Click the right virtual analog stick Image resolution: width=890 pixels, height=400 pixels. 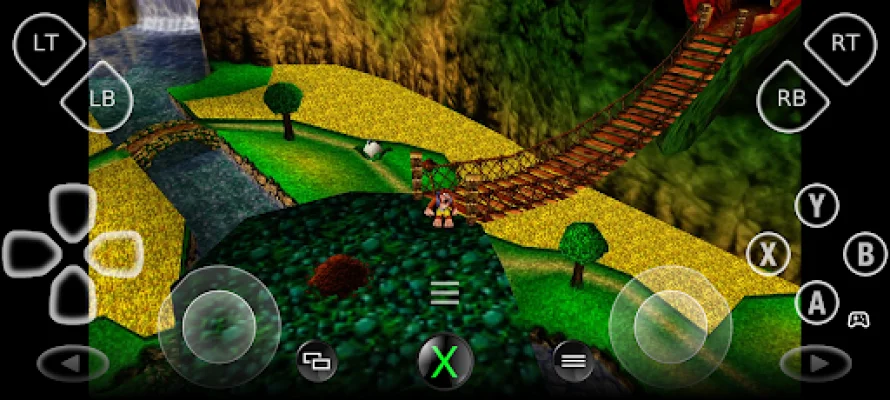[x=670, y=326]
